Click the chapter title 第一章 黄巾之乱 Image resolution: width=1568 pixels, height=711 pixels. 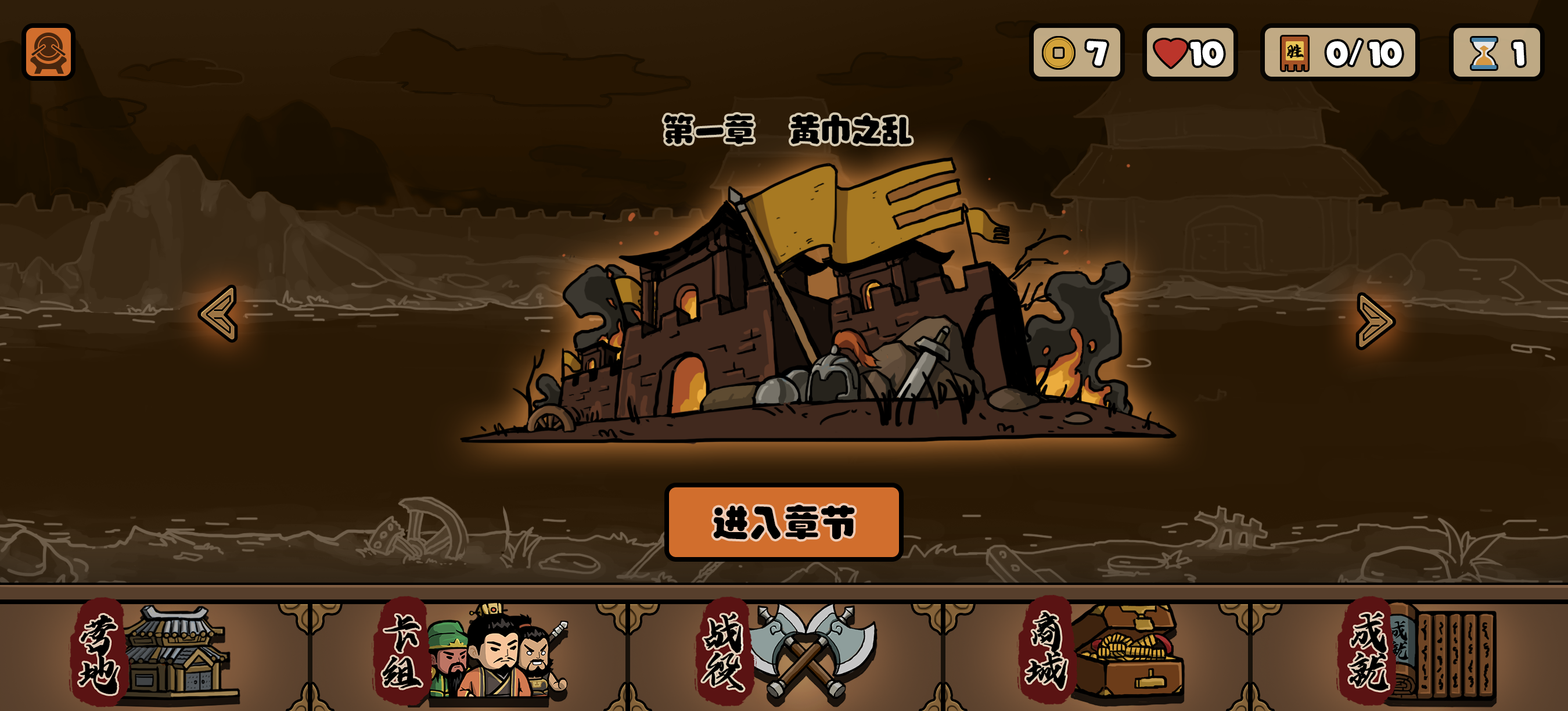click(787, 130)
